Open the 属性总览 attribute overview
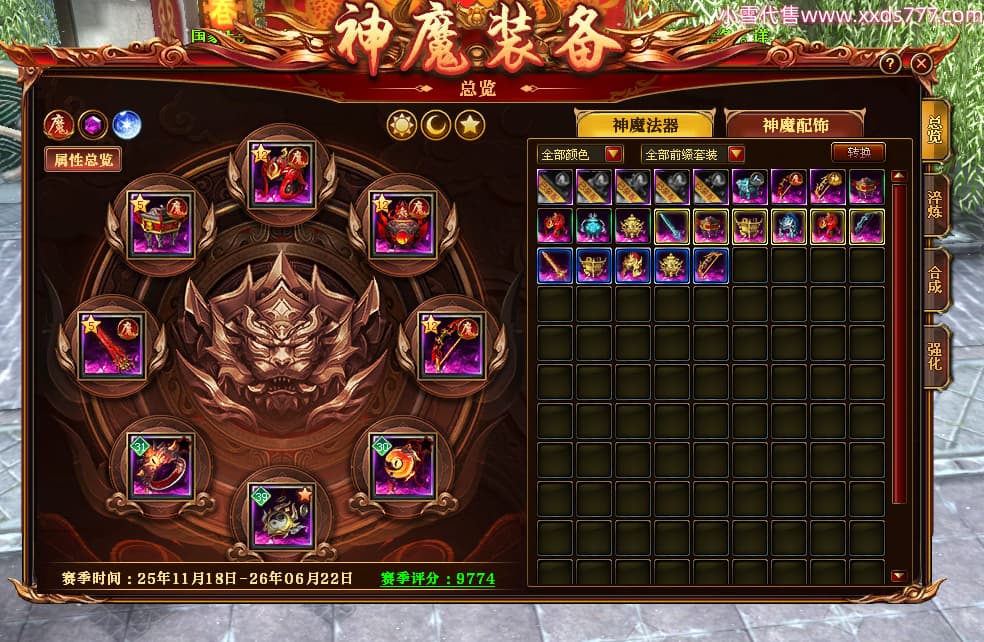The height and width of the screenshot is (642, 984). tap(82, 159)
